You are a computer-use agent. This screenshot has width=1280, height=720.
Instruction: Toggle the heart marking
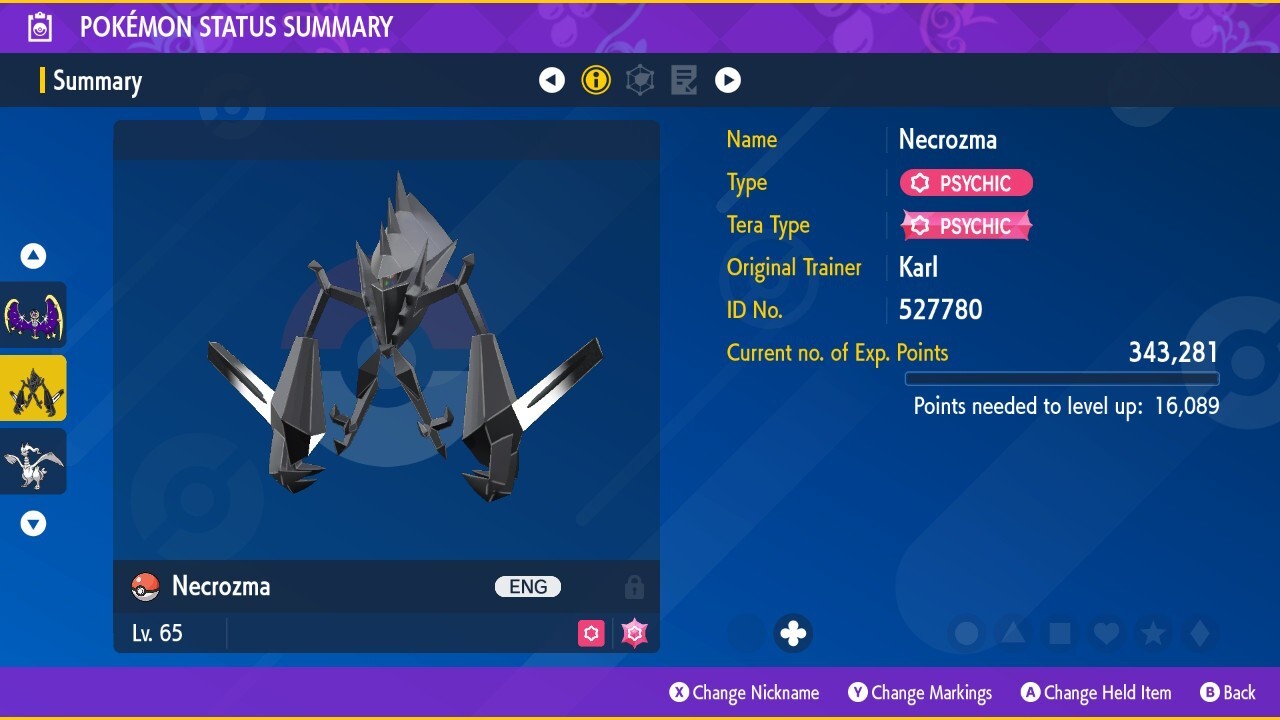(1104, 632)
